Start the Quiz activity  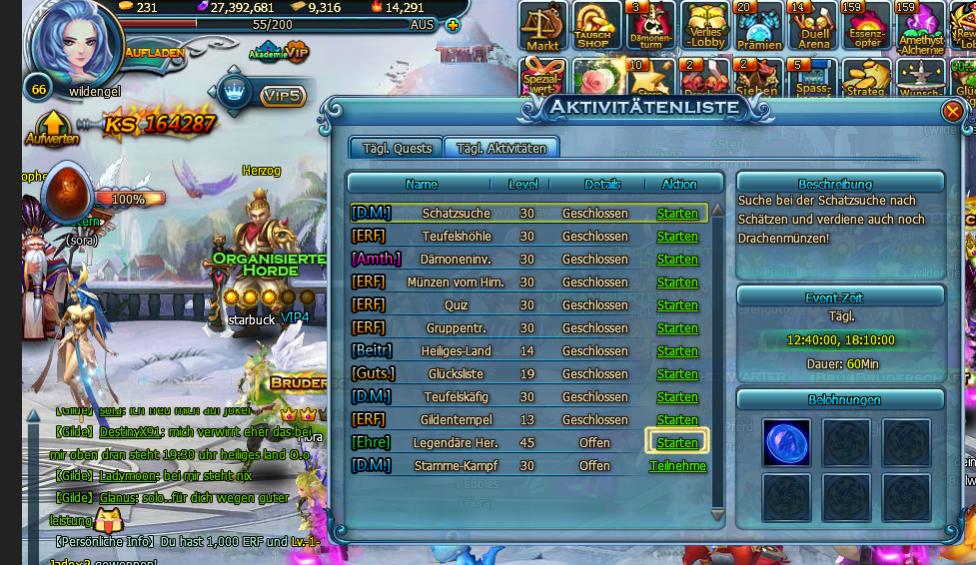tap(677, 305)
